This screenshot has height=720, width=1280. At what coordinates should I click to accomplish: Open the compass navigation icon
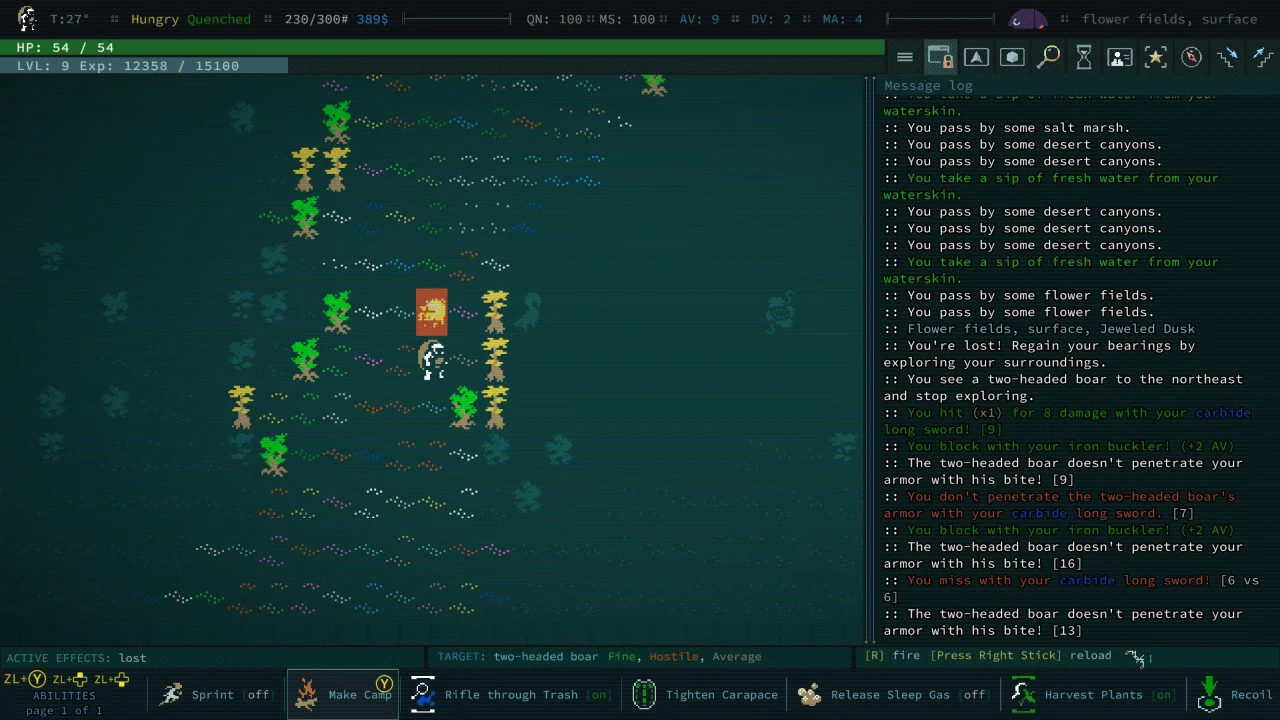[1191, 57]
